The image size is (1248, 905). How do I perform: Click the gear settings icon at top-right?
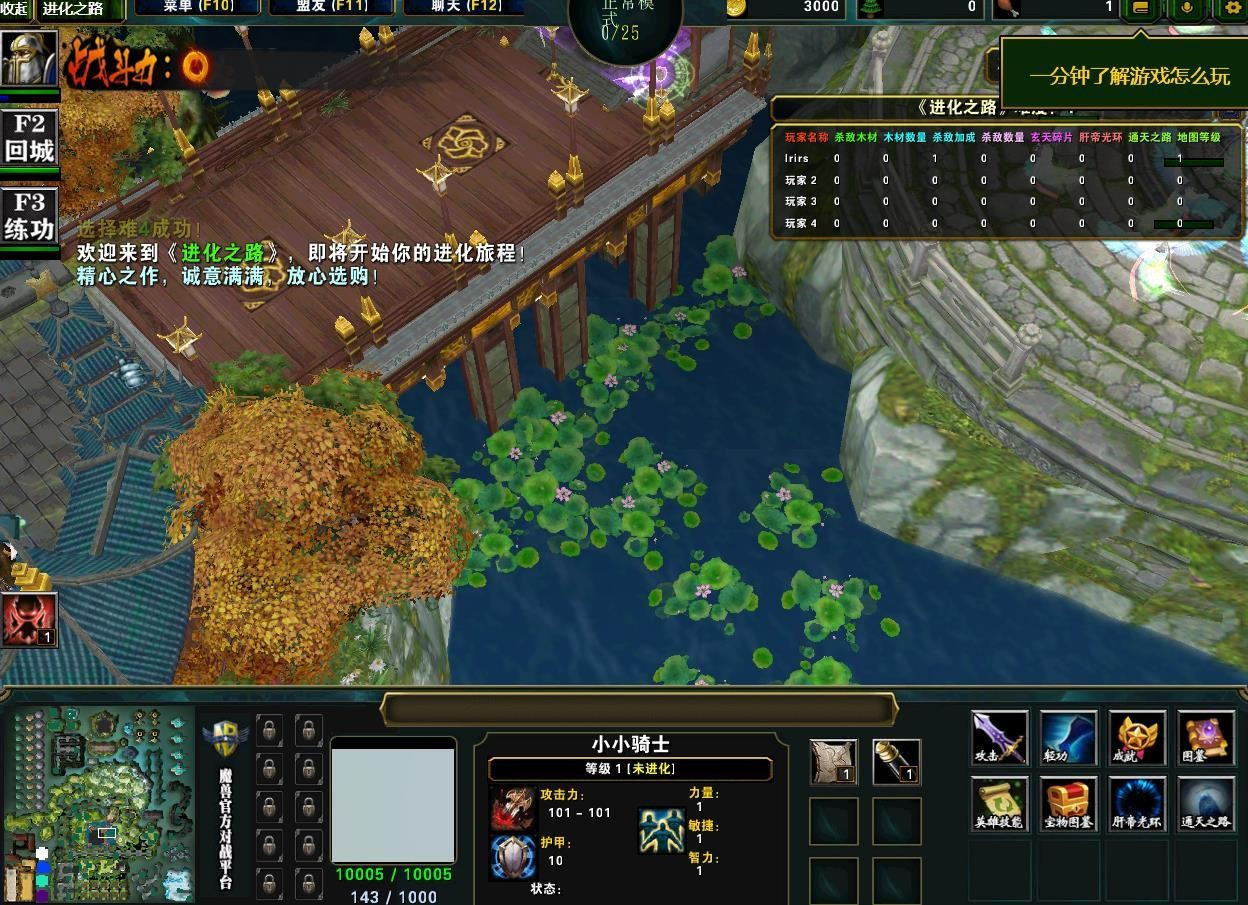point(1232,8)
